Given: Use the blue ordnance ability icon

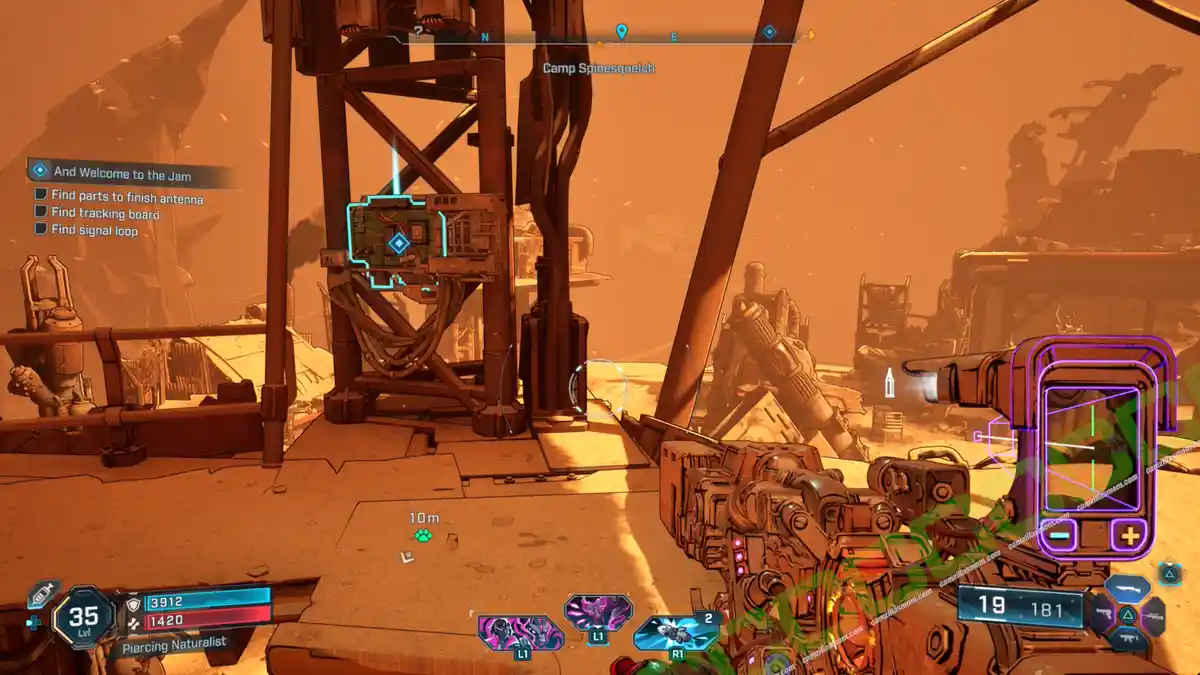Looking at the screenshot, I should click(675, 634).
